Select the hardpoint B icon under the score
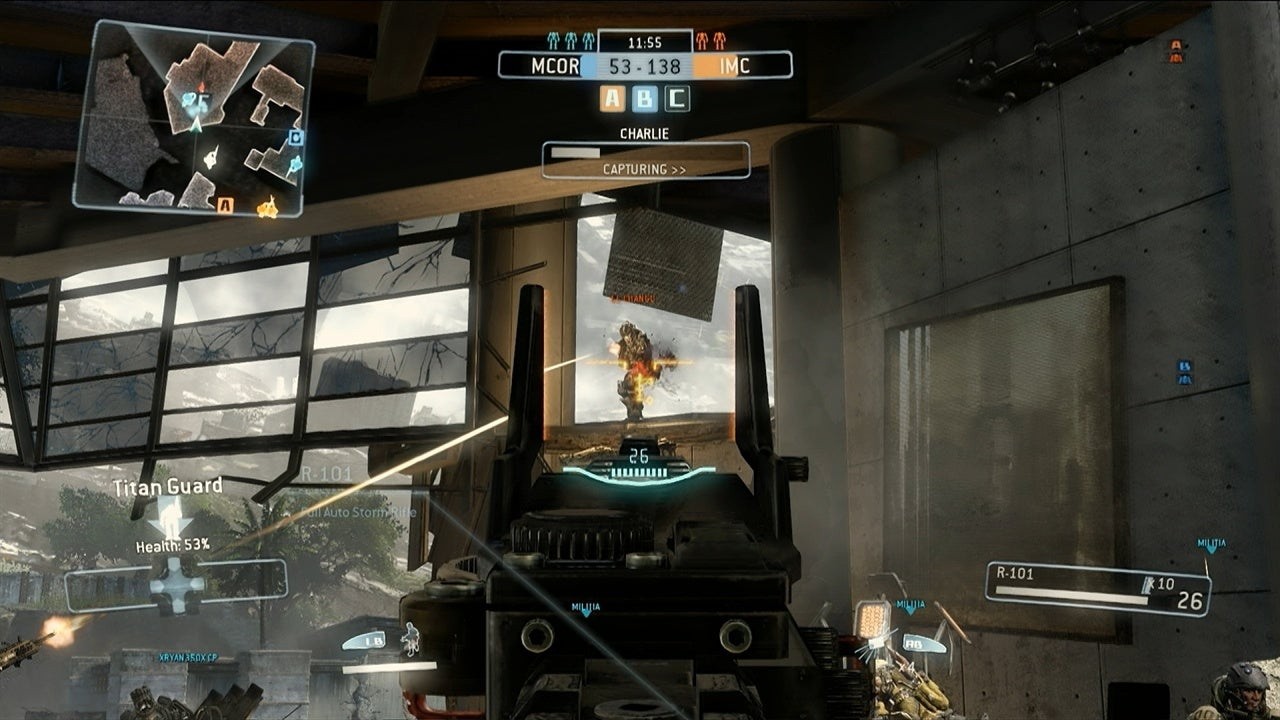Image resolution: width=1280 pixels, height=720 pixels. point(645,98)
